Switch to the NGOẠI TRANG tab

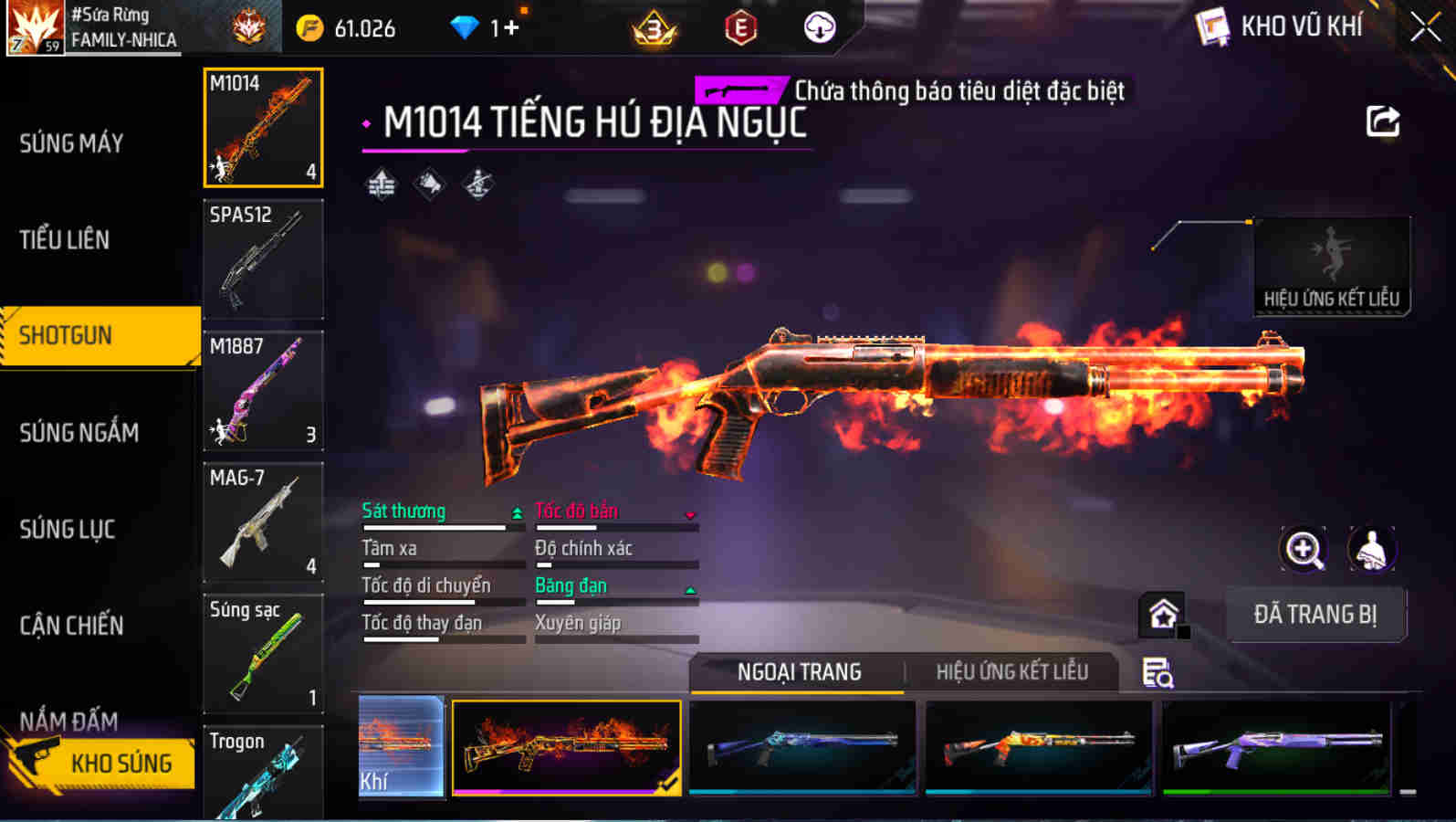click(799, 672)
